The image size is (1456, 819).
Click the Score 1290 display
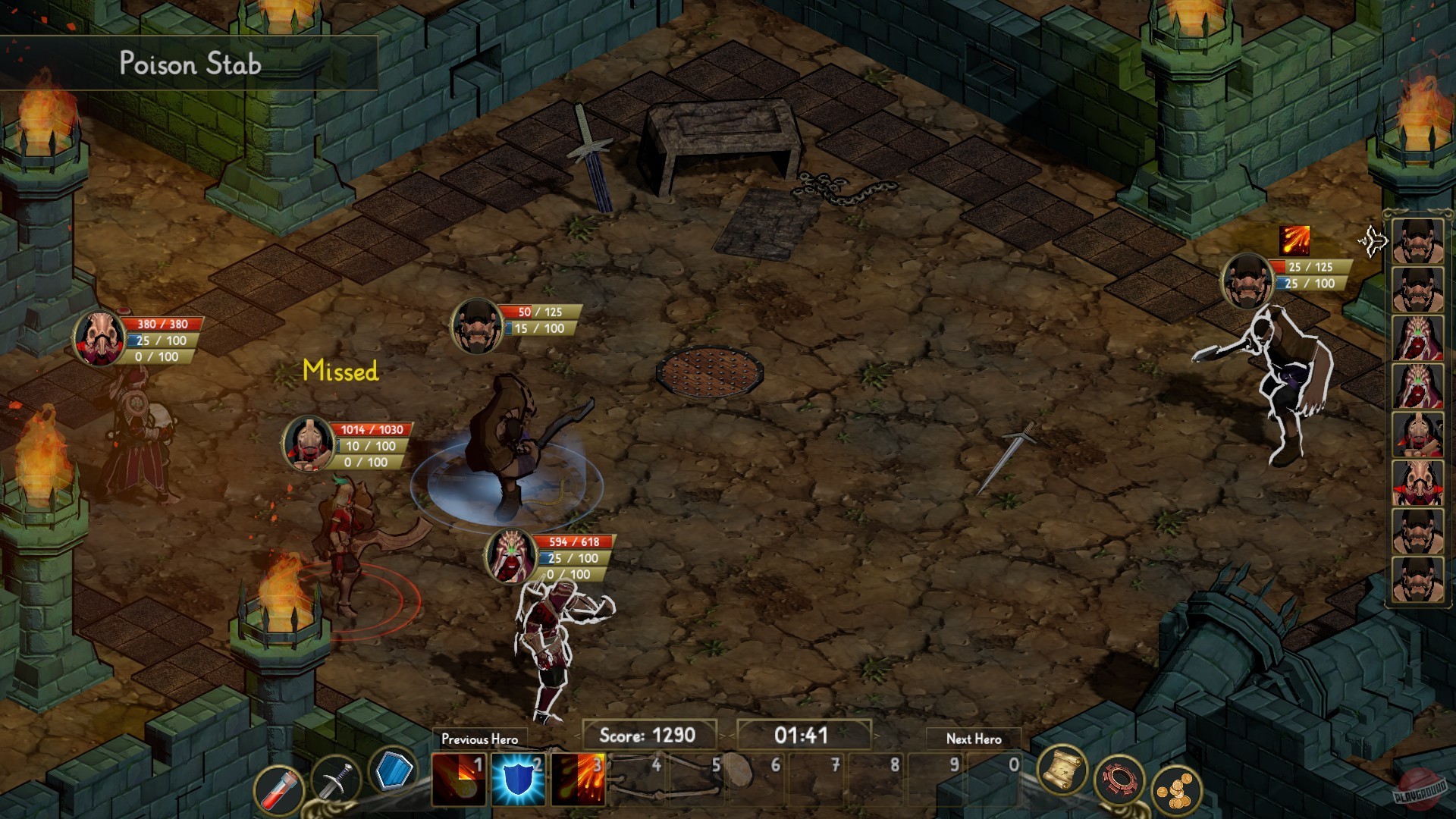tap(652, 735)
